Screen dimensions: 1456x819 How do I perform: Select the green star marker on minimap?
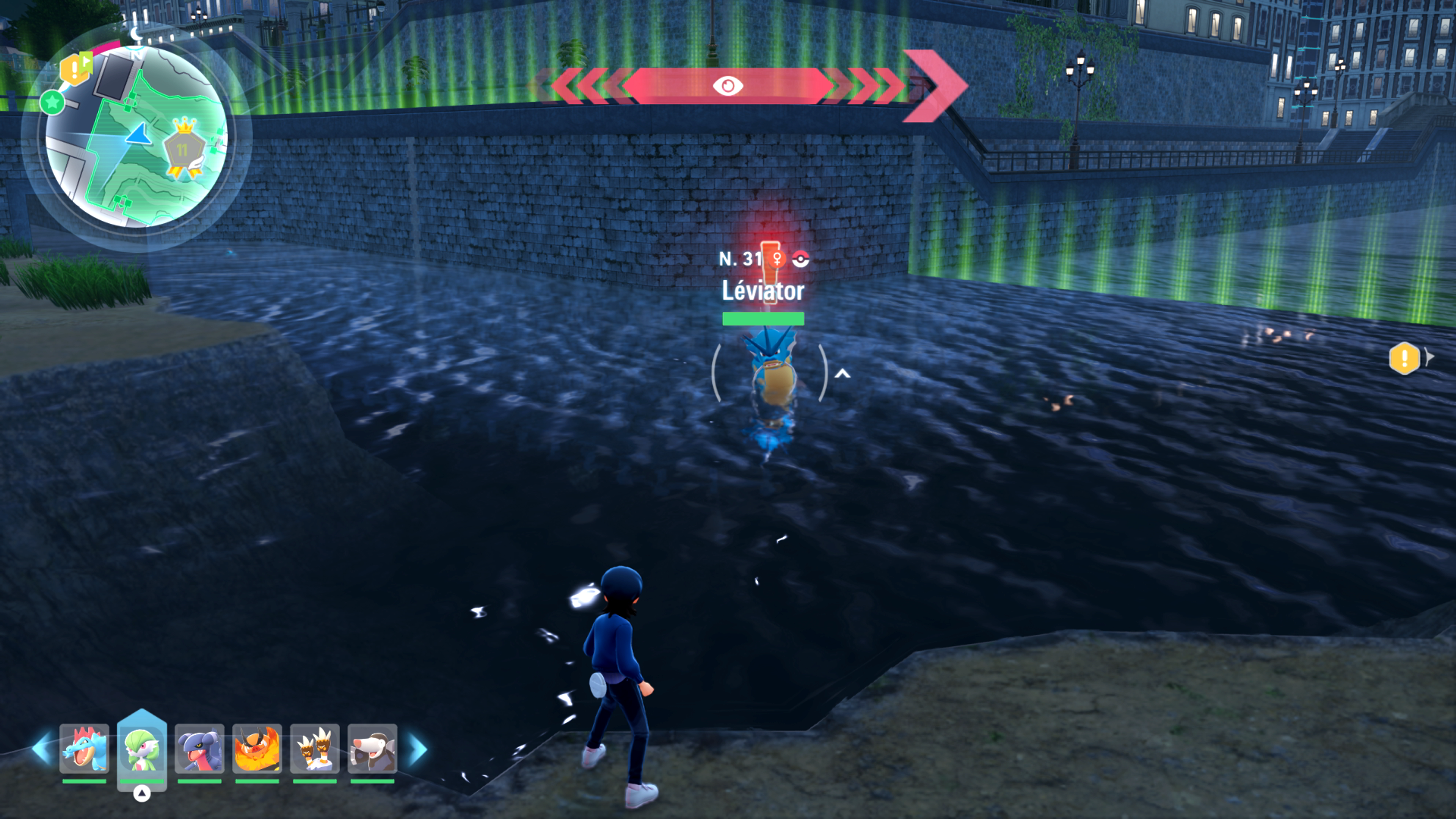pos(53,103)
